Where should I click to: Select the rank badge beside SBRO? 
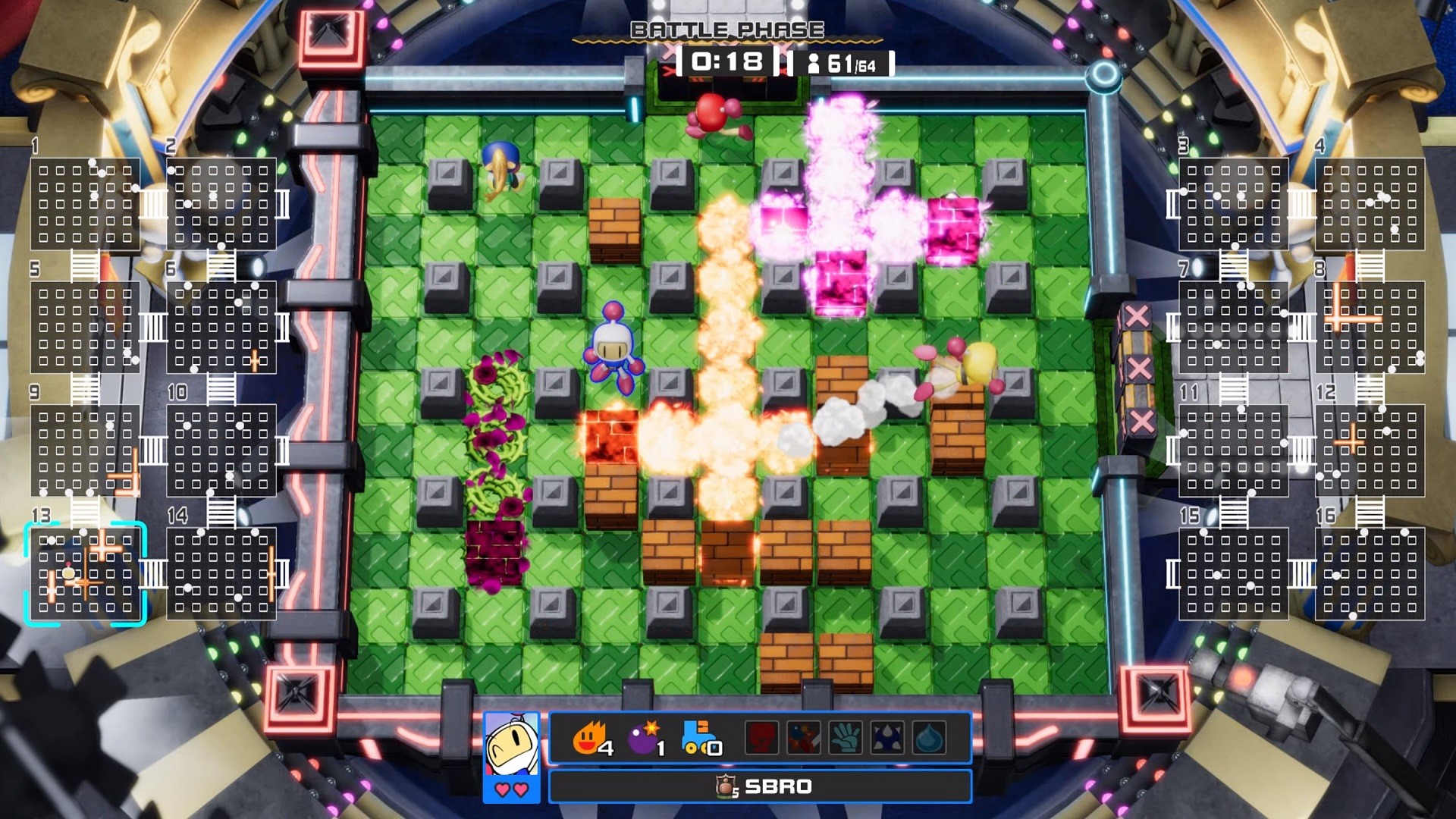[x=726, y=786]
